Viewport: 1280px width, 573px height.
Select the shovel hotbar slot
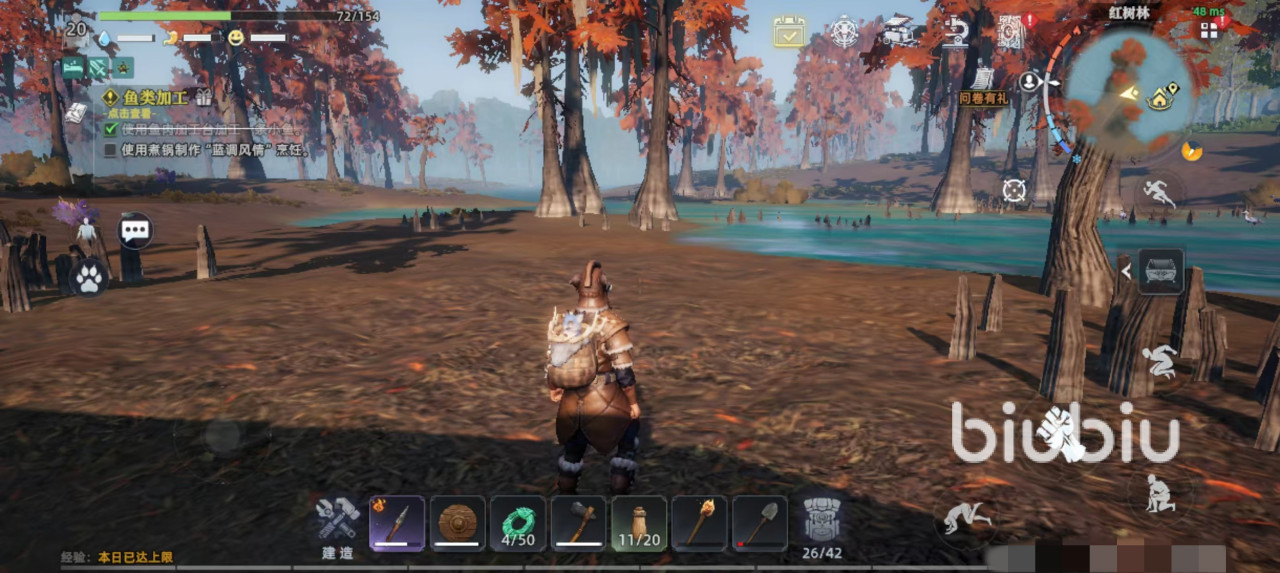(x=760, y=523)
